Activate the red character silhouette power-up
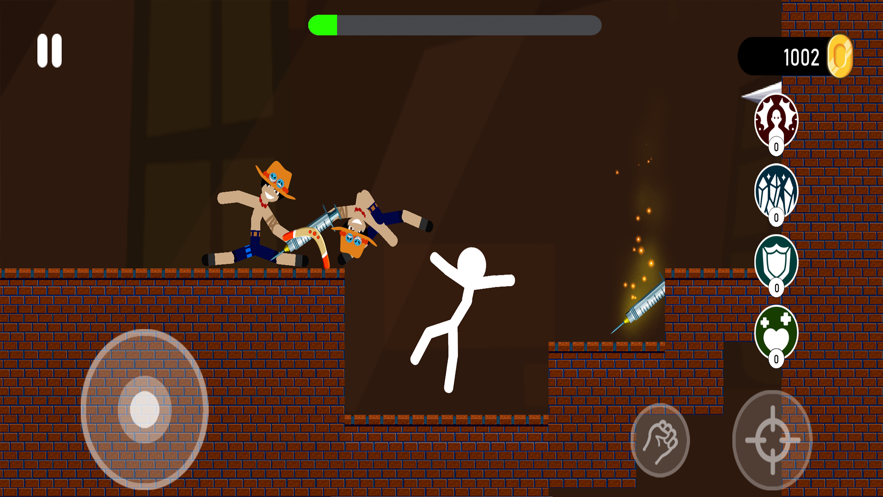 [776, 120]
